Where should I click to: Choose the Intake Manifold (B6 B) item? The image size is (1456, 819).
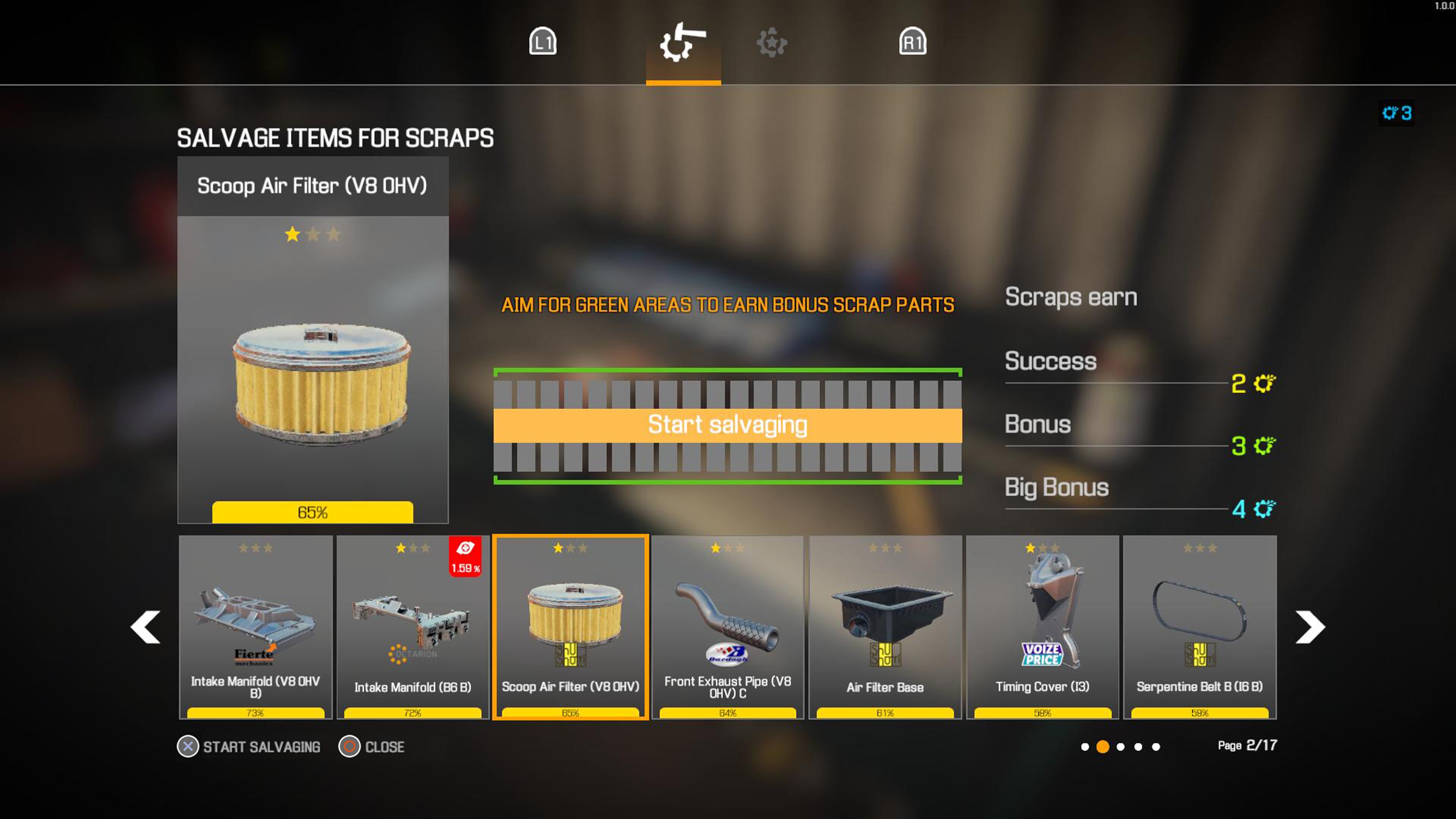coord(413,627)
